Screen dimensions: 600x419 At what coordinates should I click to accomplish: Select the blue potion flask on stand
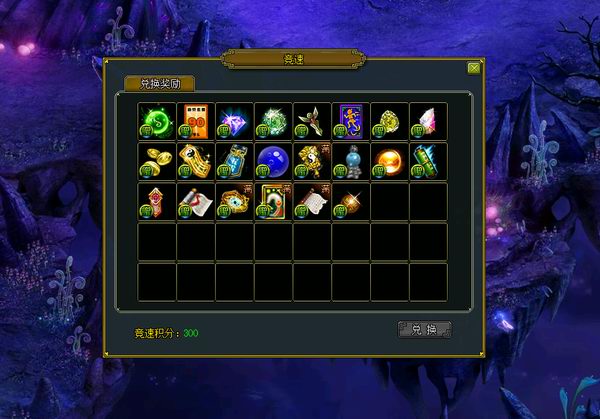click(350, 160)
